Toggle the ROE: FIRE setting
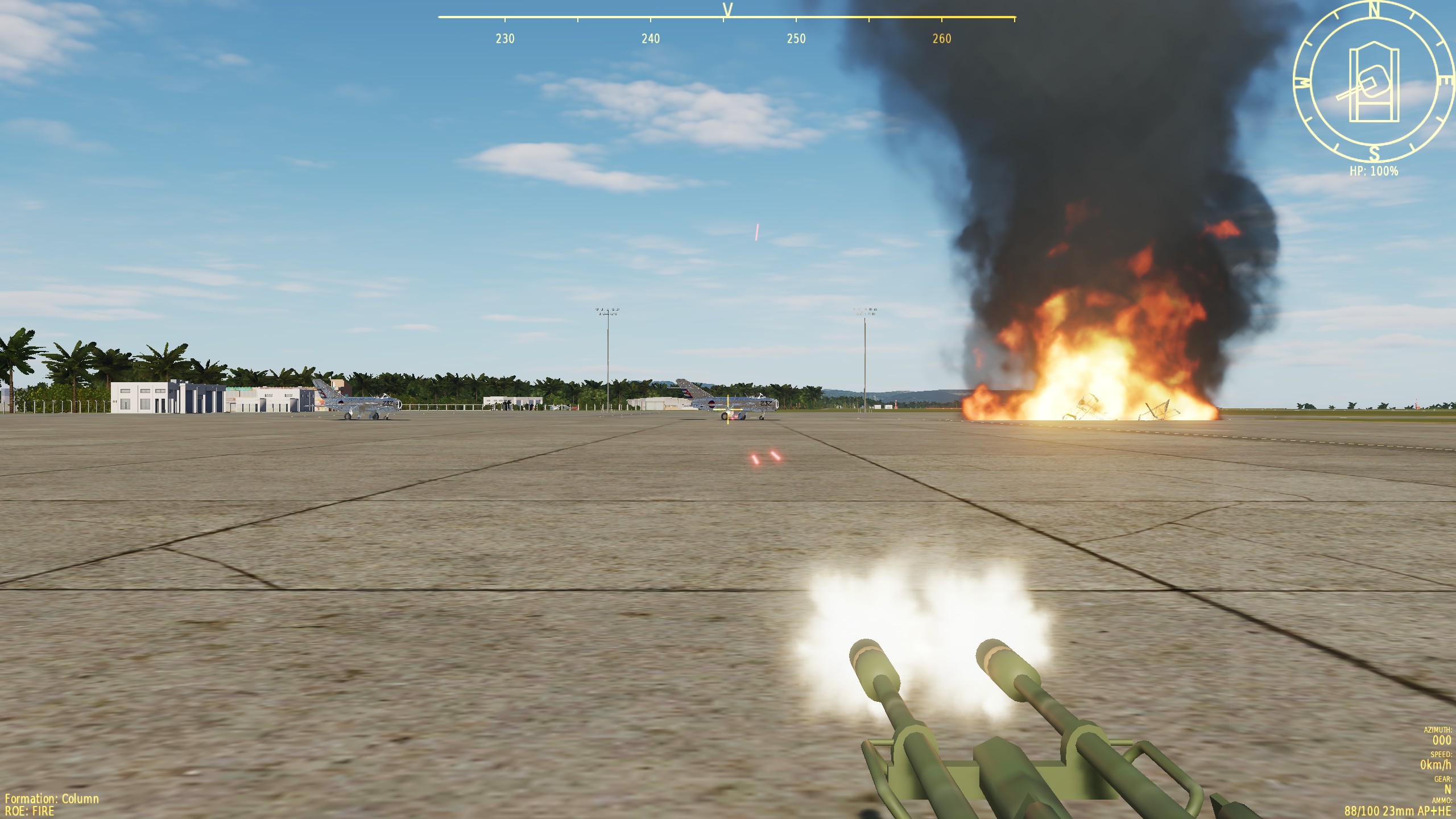The image size is (1456, 819). click(30, 811)
